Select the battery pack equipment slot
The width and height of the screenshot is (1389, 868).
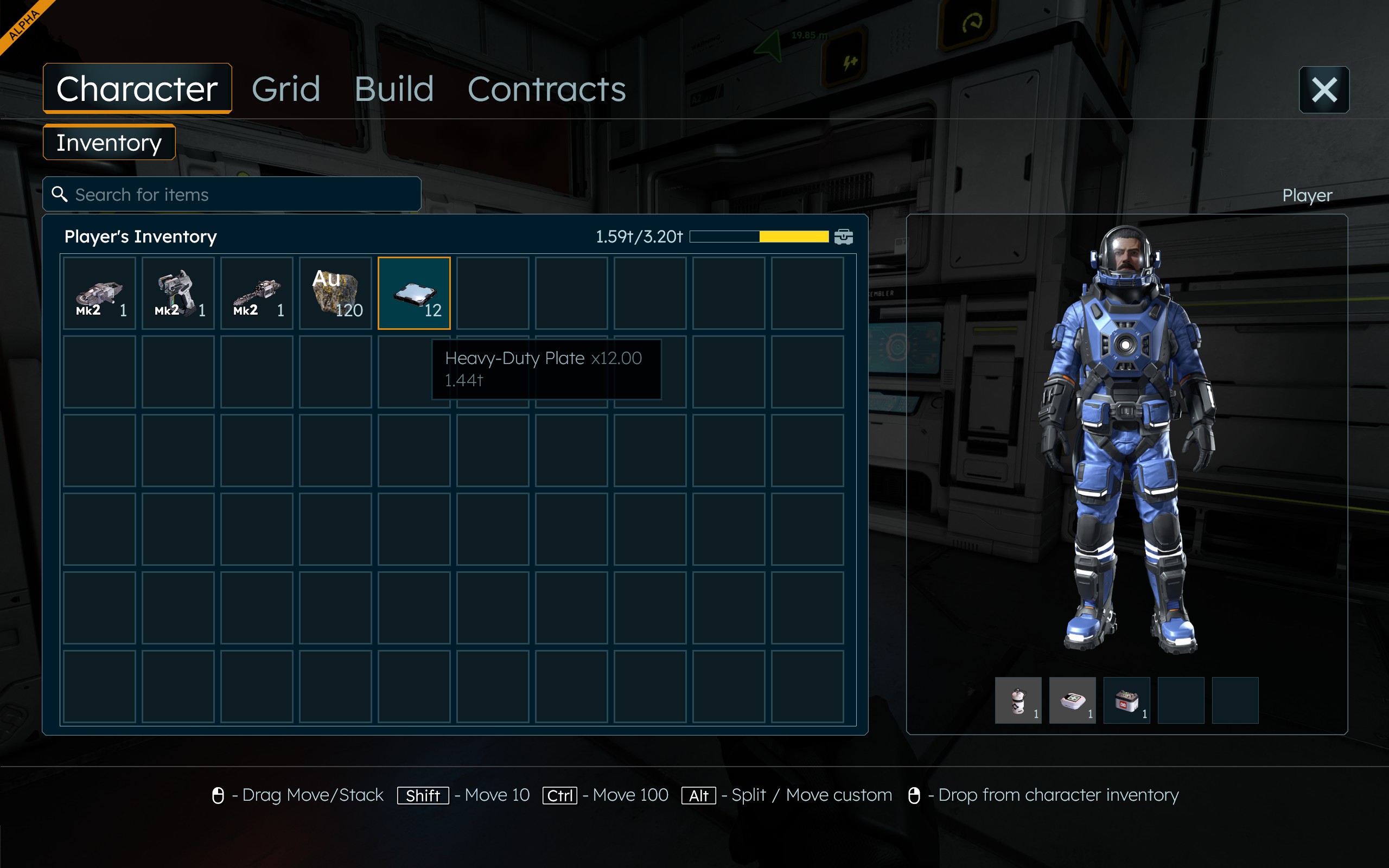coord(1126,700)
